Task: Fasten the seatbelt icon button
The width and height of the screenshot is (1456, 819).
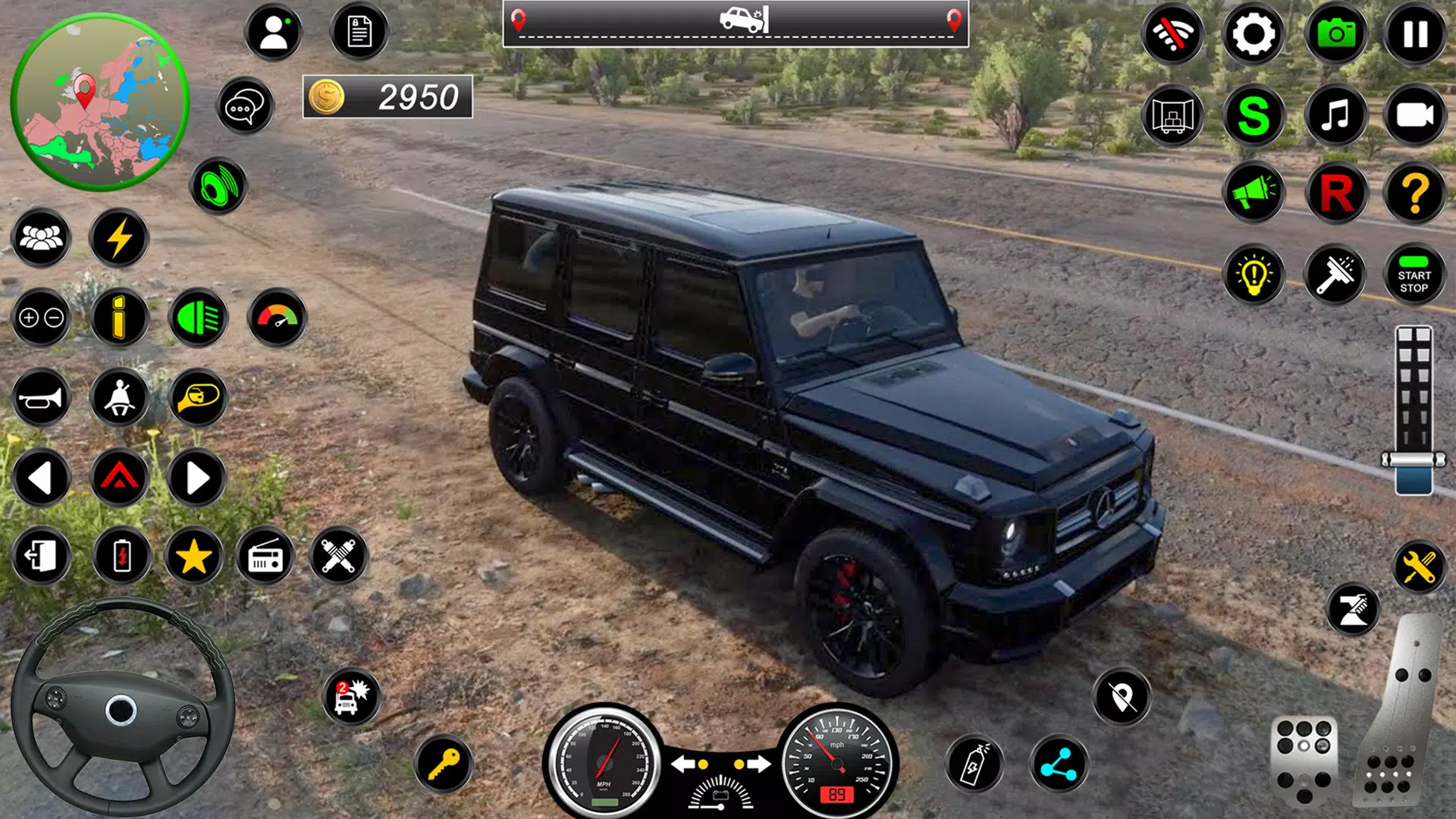Action: tap(120, 398)
